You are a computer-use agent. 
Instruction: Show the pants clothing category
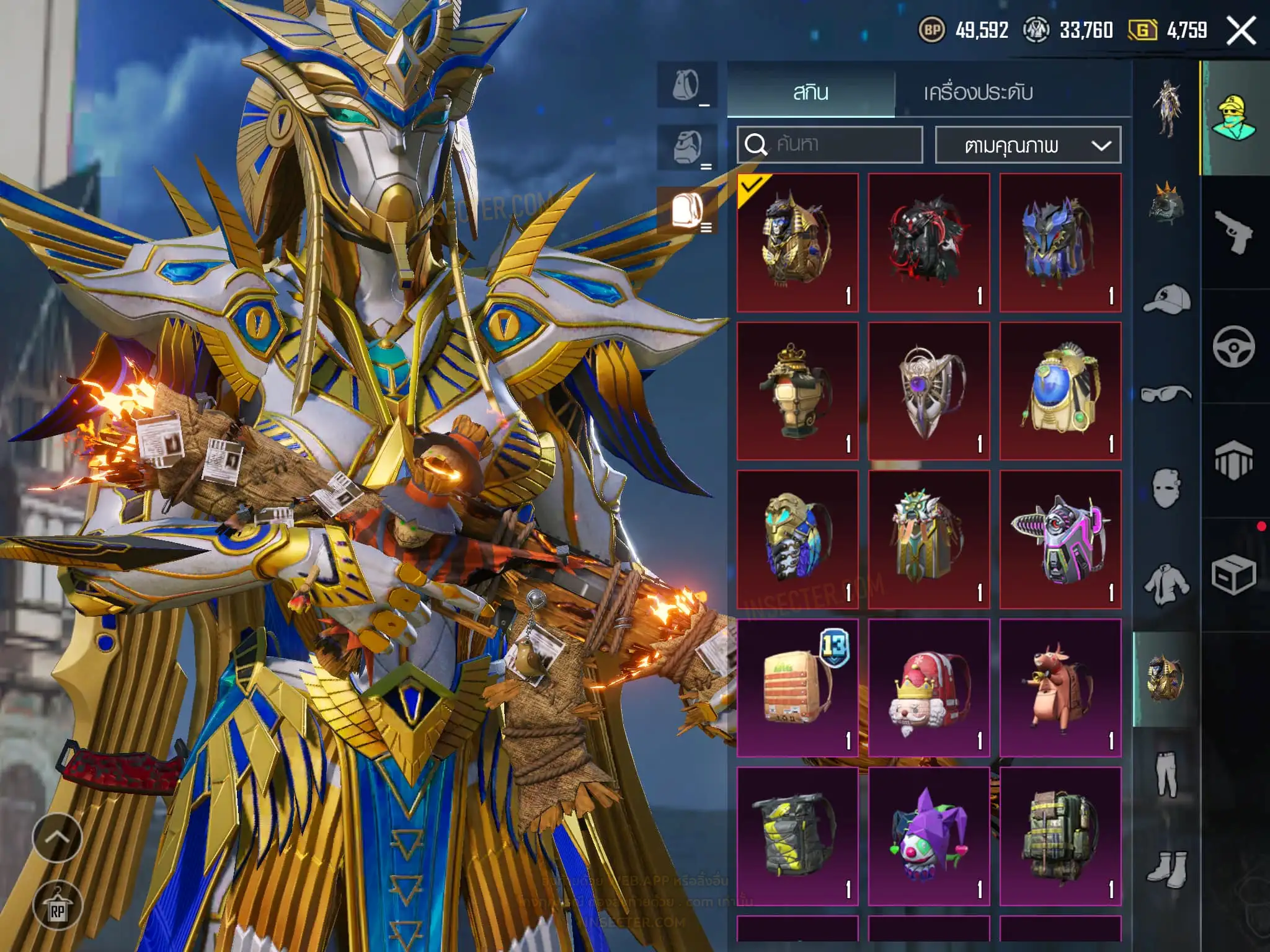[x=1166, y=773]
